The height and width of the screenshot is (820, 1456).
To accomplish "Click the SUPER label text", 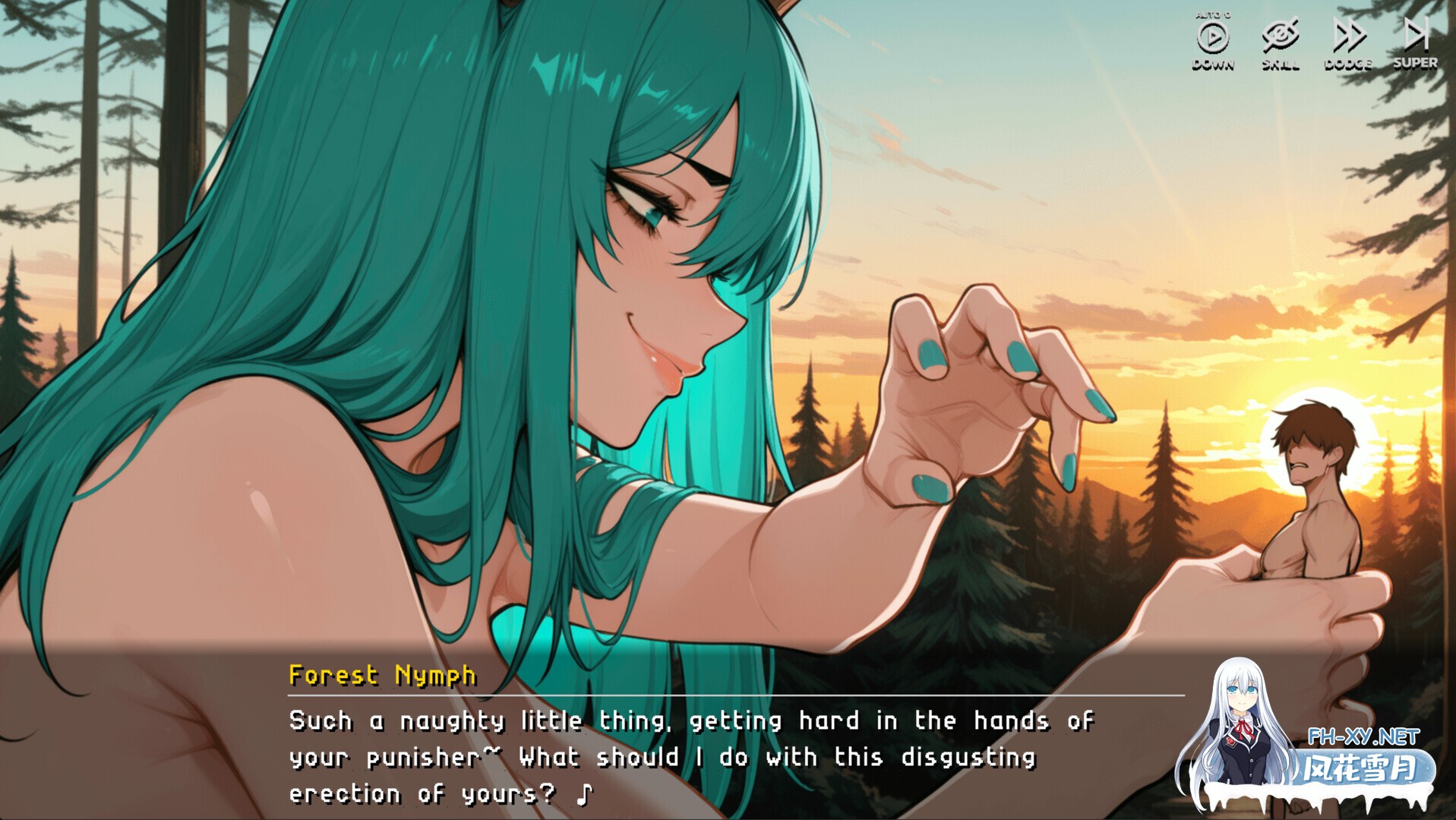I will [x=1417, y=65].
